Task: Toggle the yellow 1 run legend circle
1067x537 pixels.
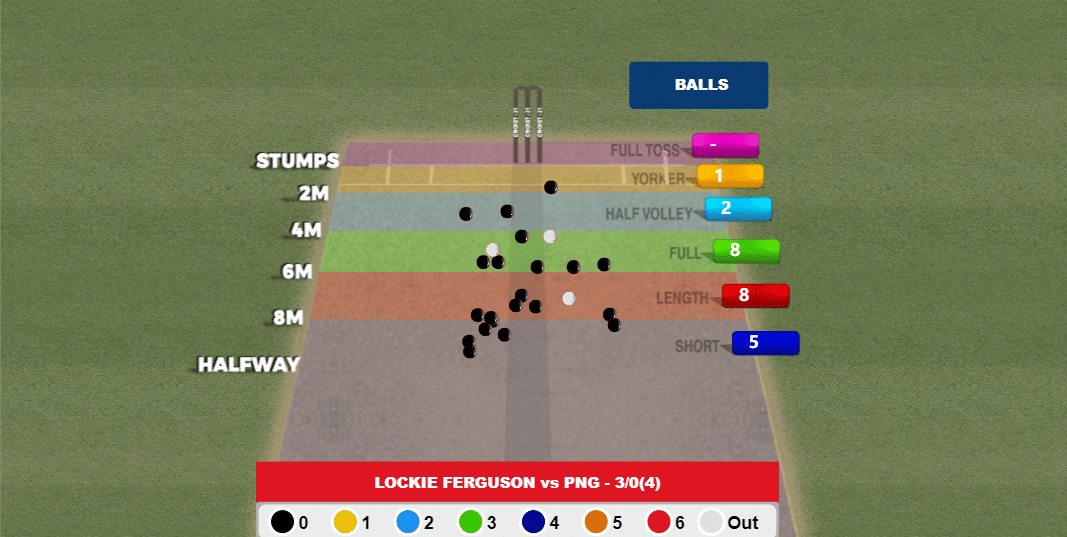Action: pyautogui.click(x=345, y=522)
